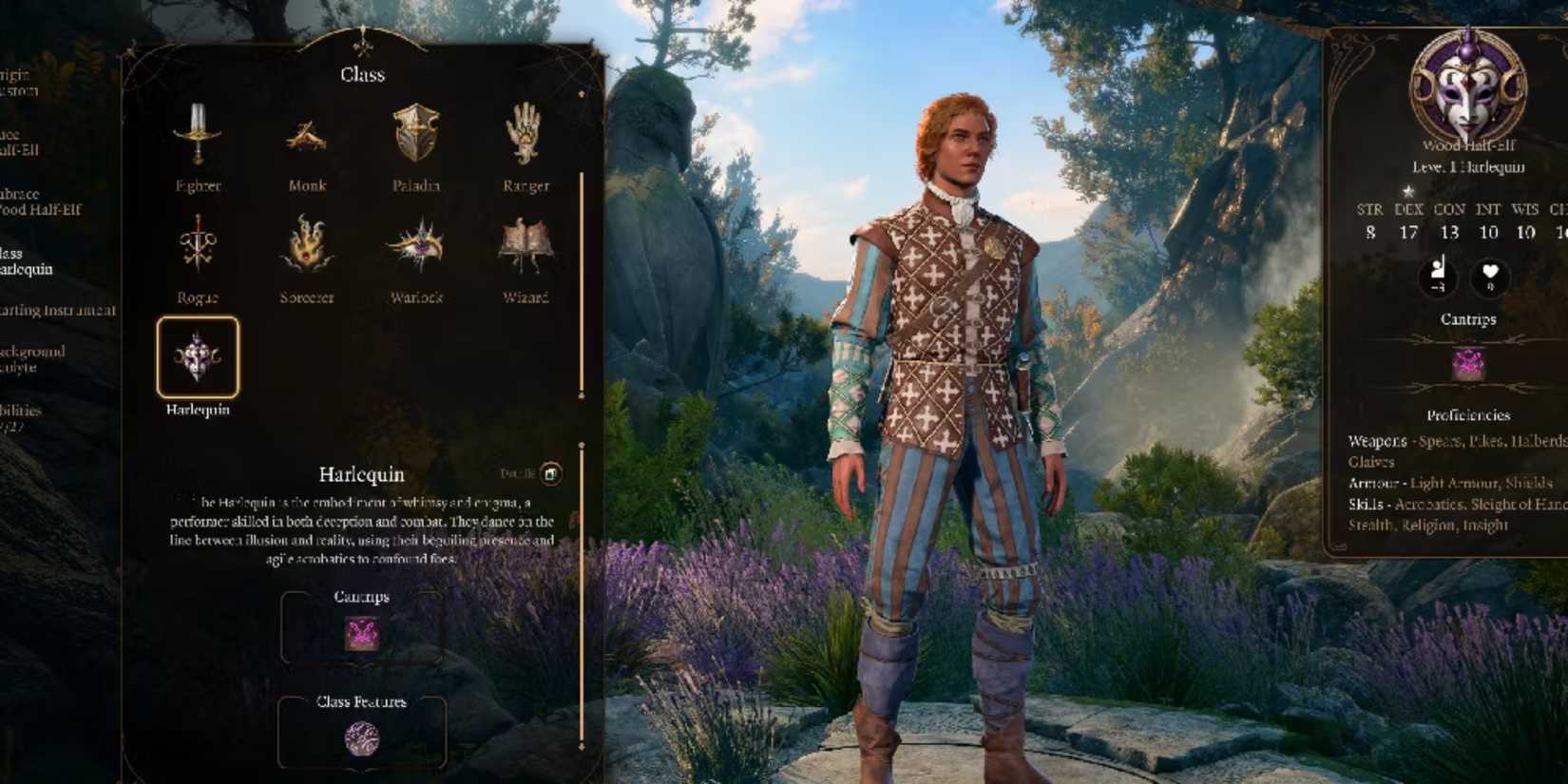The width and height of the screenshot is (1568, 784).
Task: Open the Cantrips spell icon below Harlequin description
Action: coord(361,635)
